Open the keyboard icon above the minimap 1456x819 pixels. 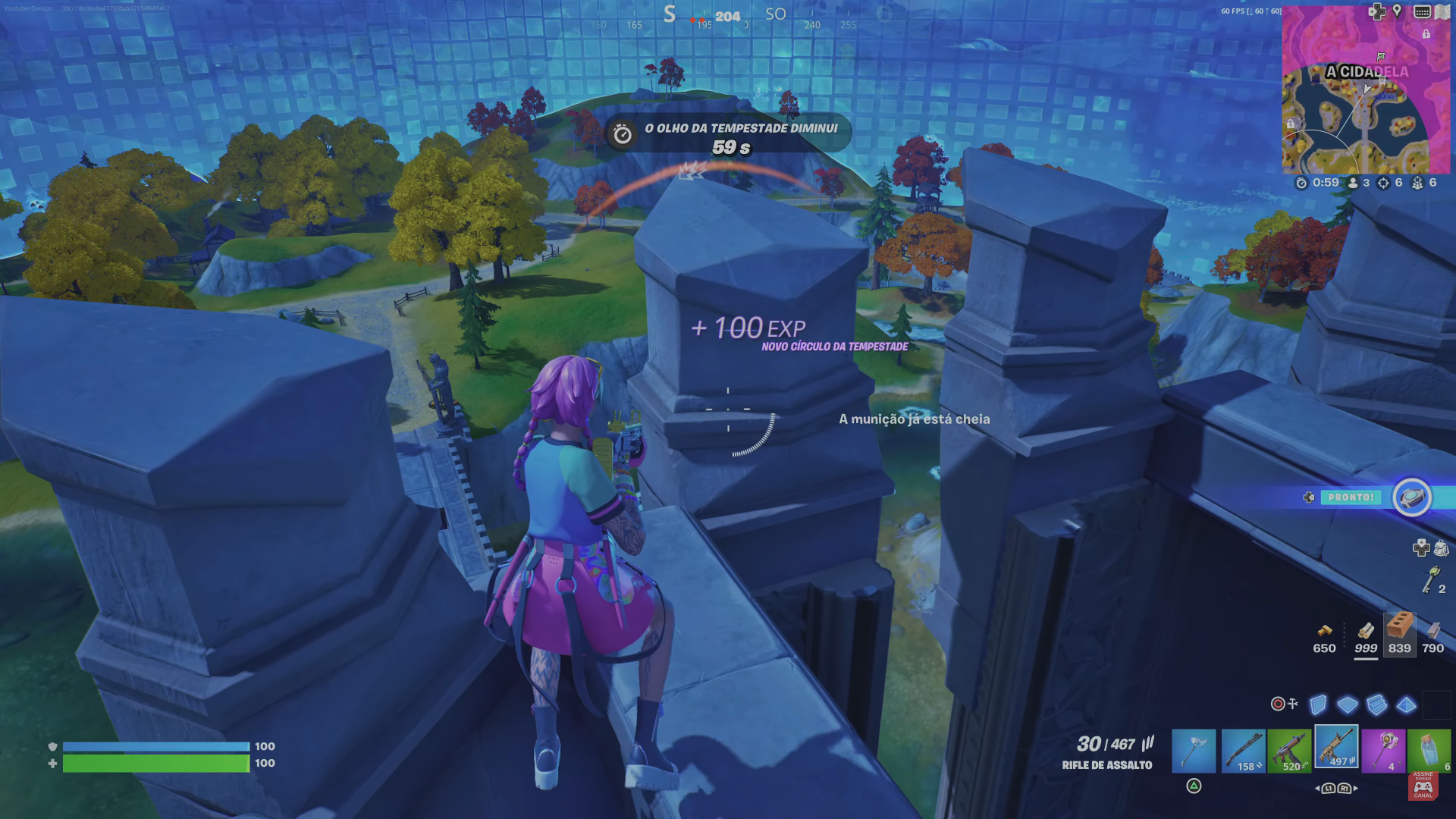pyautogui.click(x=1423, y=11)
